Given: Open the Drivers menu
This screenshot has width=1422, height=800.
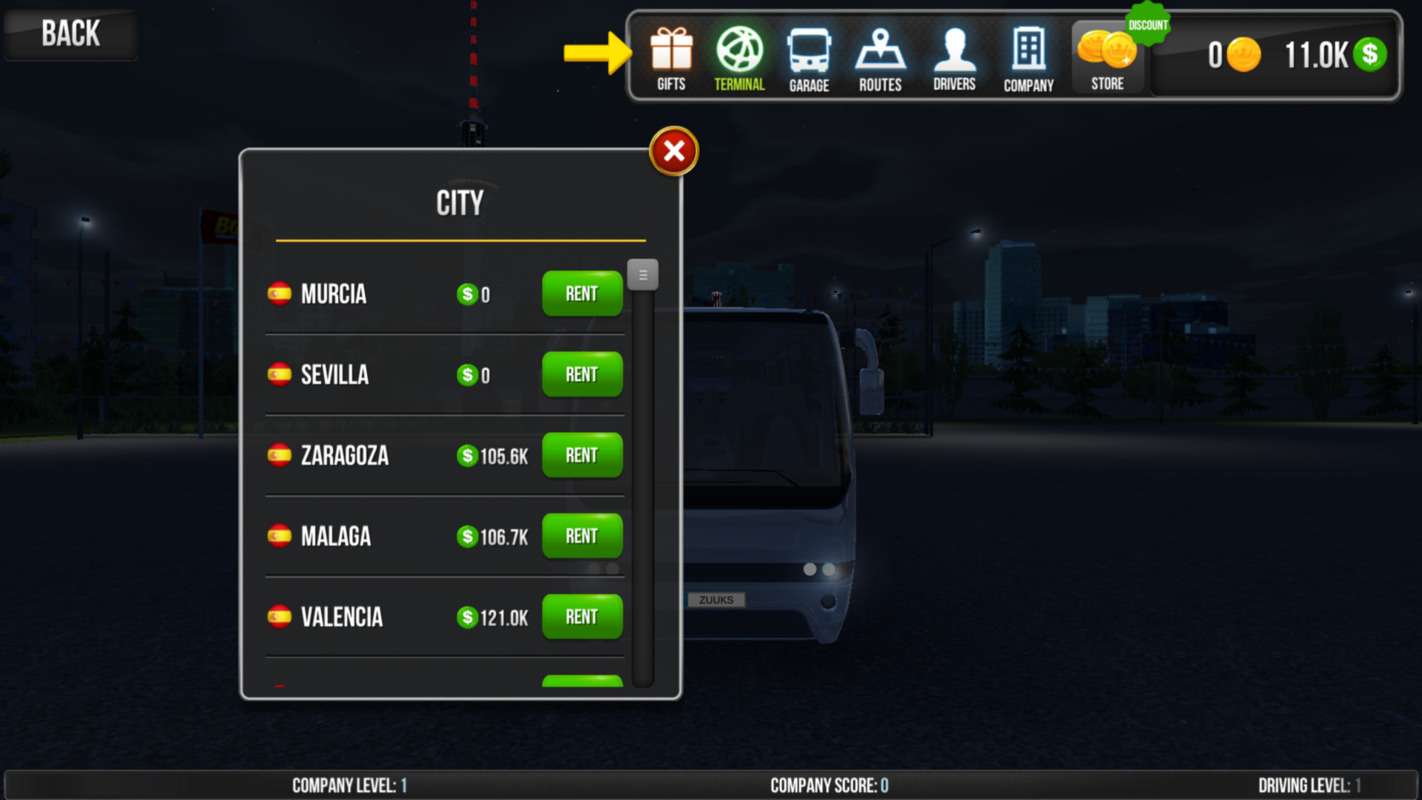Looking at the screenshot, I should pyautogui.click(x=954, y=58).
